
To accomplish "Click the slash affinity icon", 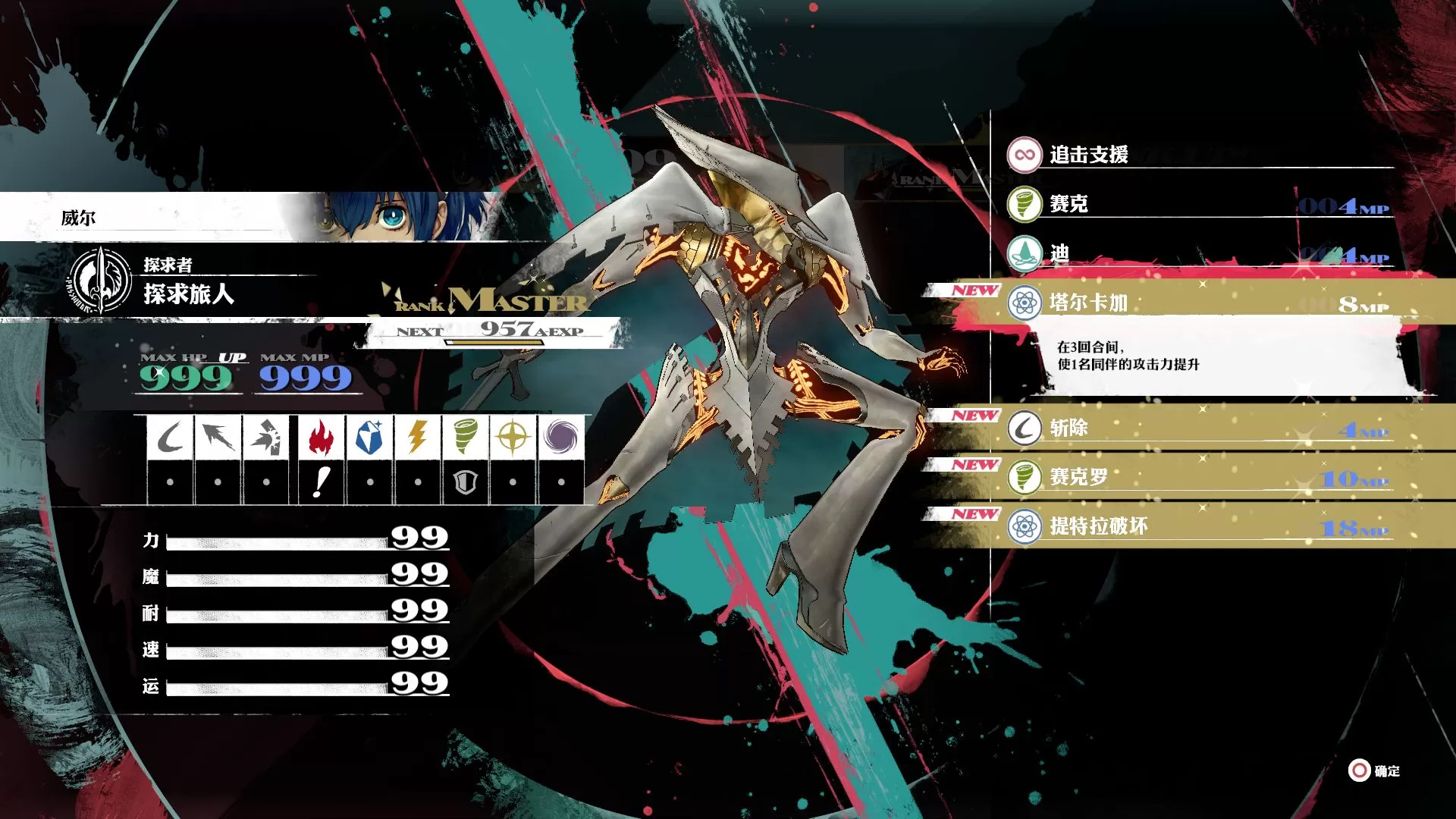I will click(x=170, y=438).
